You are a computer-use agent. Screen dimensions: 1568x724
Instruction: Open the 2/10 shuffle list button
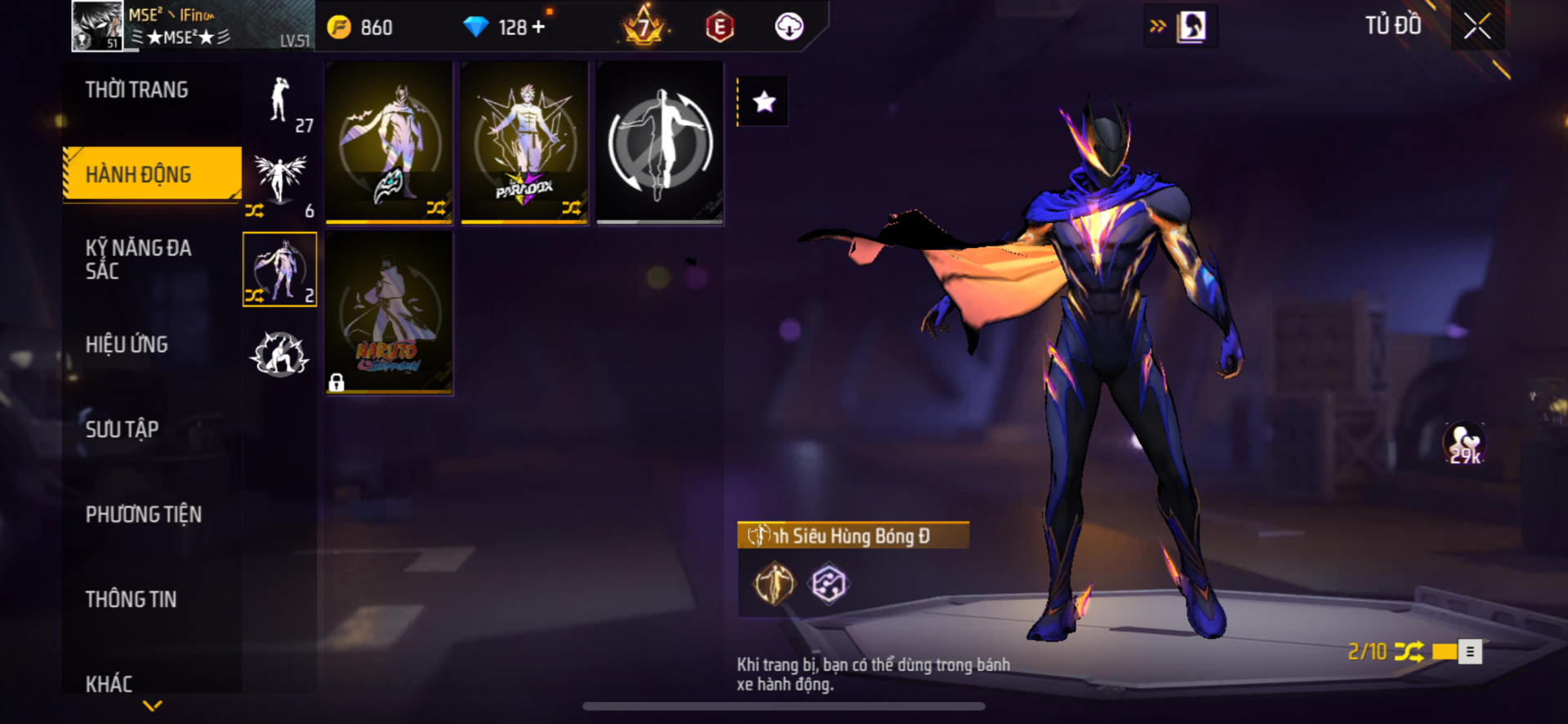click(1469, 651)
